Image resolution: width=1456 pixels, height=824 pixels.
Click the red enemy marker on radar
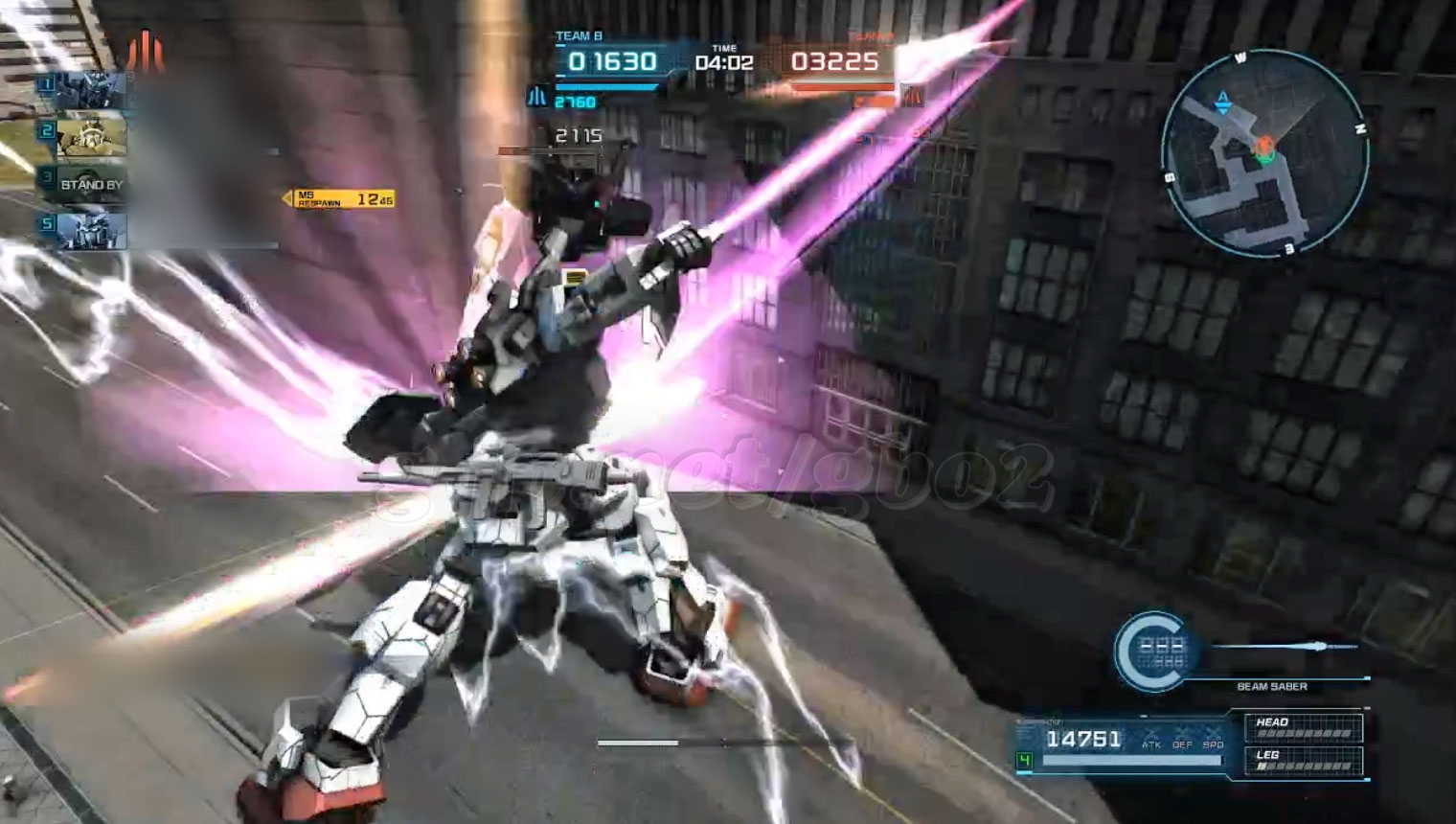pyautogui.click(x=1264, y=145)
